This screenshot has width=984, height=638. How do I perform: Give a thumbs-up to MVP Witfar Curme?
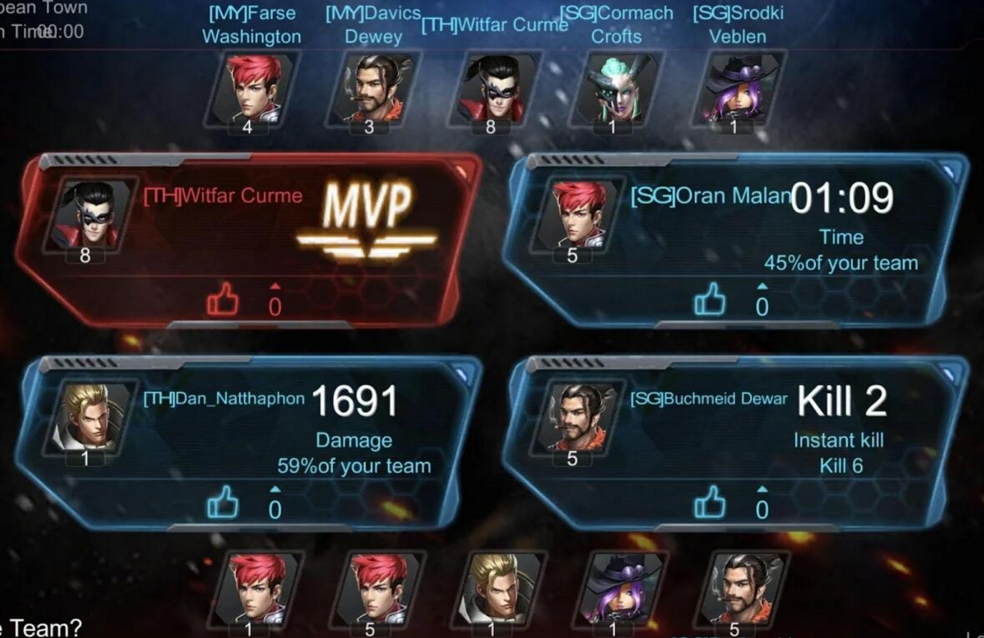coord(222,298)
